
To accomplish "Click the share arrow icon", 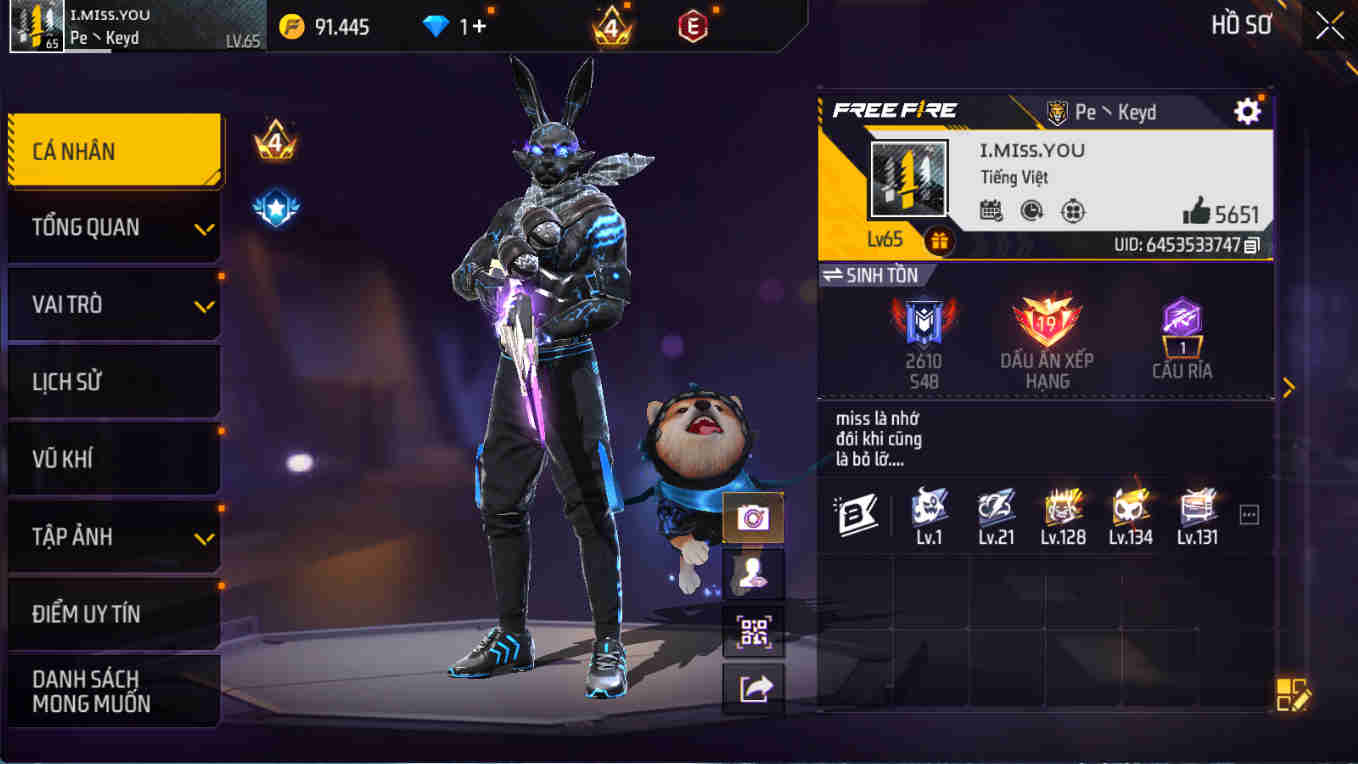I will click(753, 687).
